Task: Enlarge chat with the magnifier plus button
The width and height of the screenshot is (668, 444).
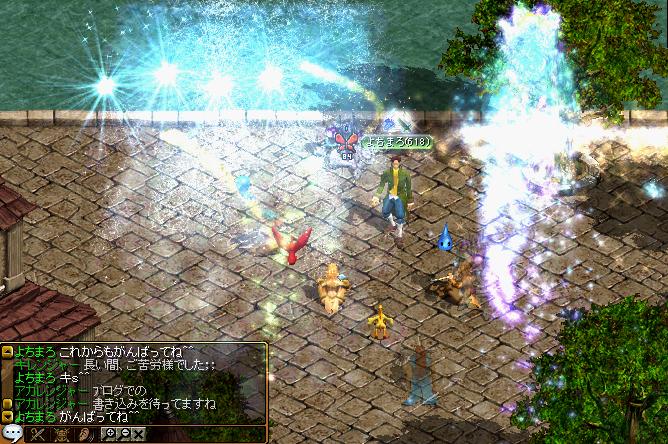Action: pos(110,433)
